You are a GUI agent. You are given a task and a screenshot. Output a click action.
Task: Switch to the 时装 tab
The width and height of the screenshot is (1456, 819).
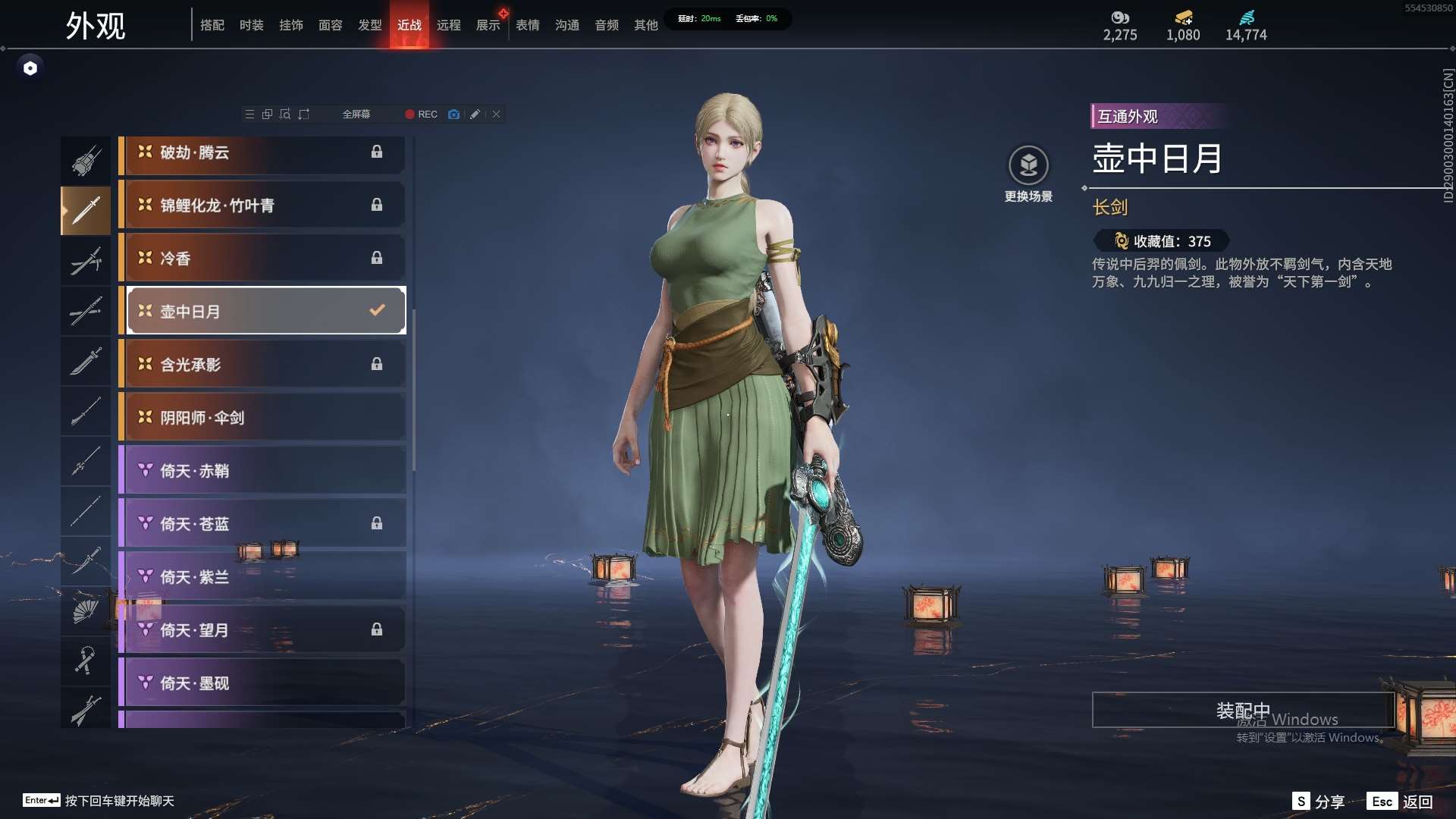click(x=251, y=25)
